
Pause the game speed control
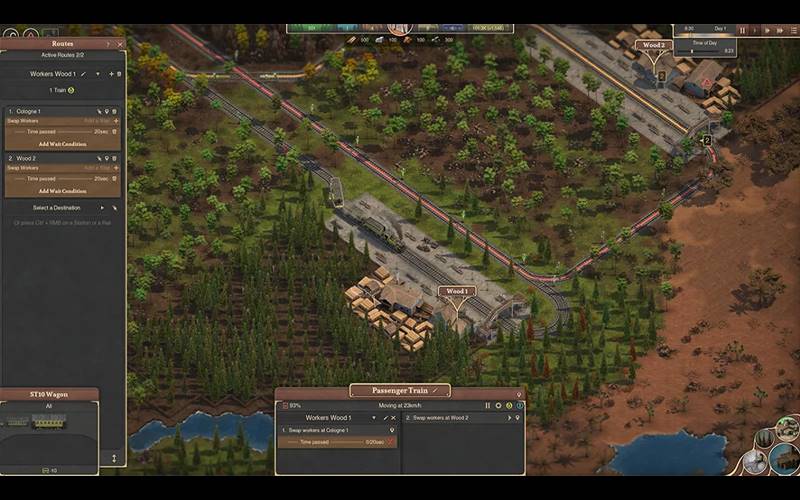coord(742,31)
